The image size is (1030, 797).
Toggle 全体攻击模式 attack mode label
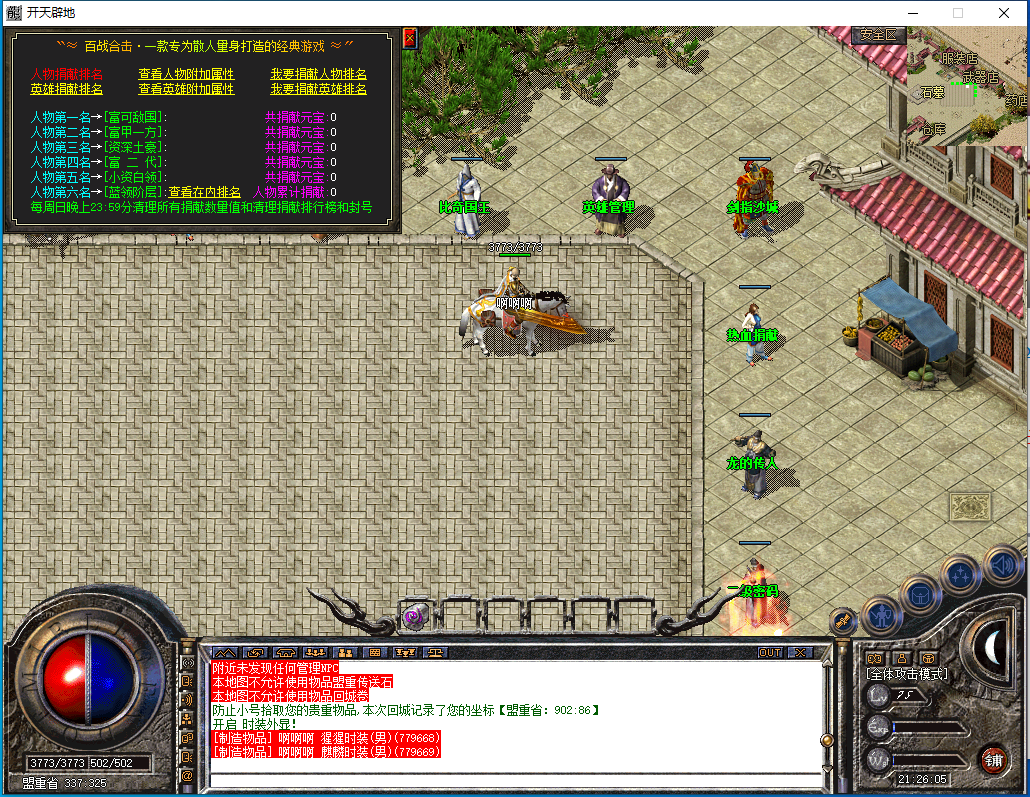908,674
